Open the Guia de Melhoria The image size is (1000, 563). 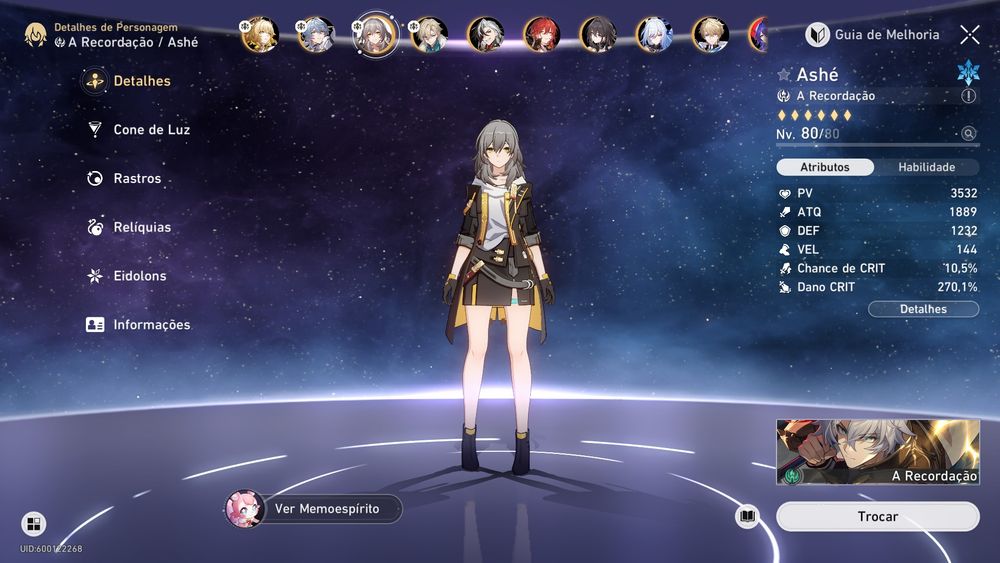tap(874, 35)
